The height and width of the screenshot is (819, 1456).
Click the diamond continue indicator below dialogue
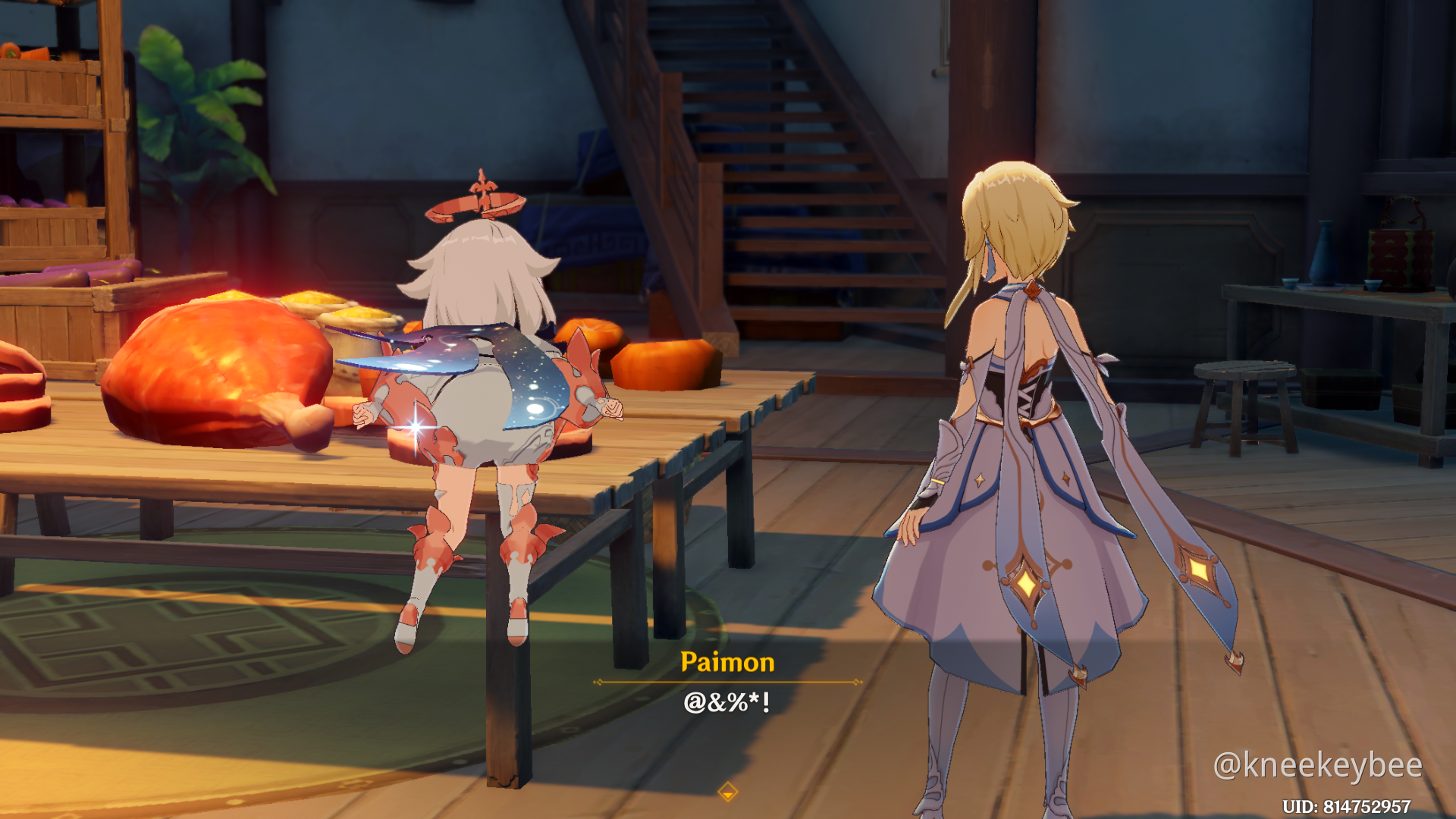(x=728, y=790)
